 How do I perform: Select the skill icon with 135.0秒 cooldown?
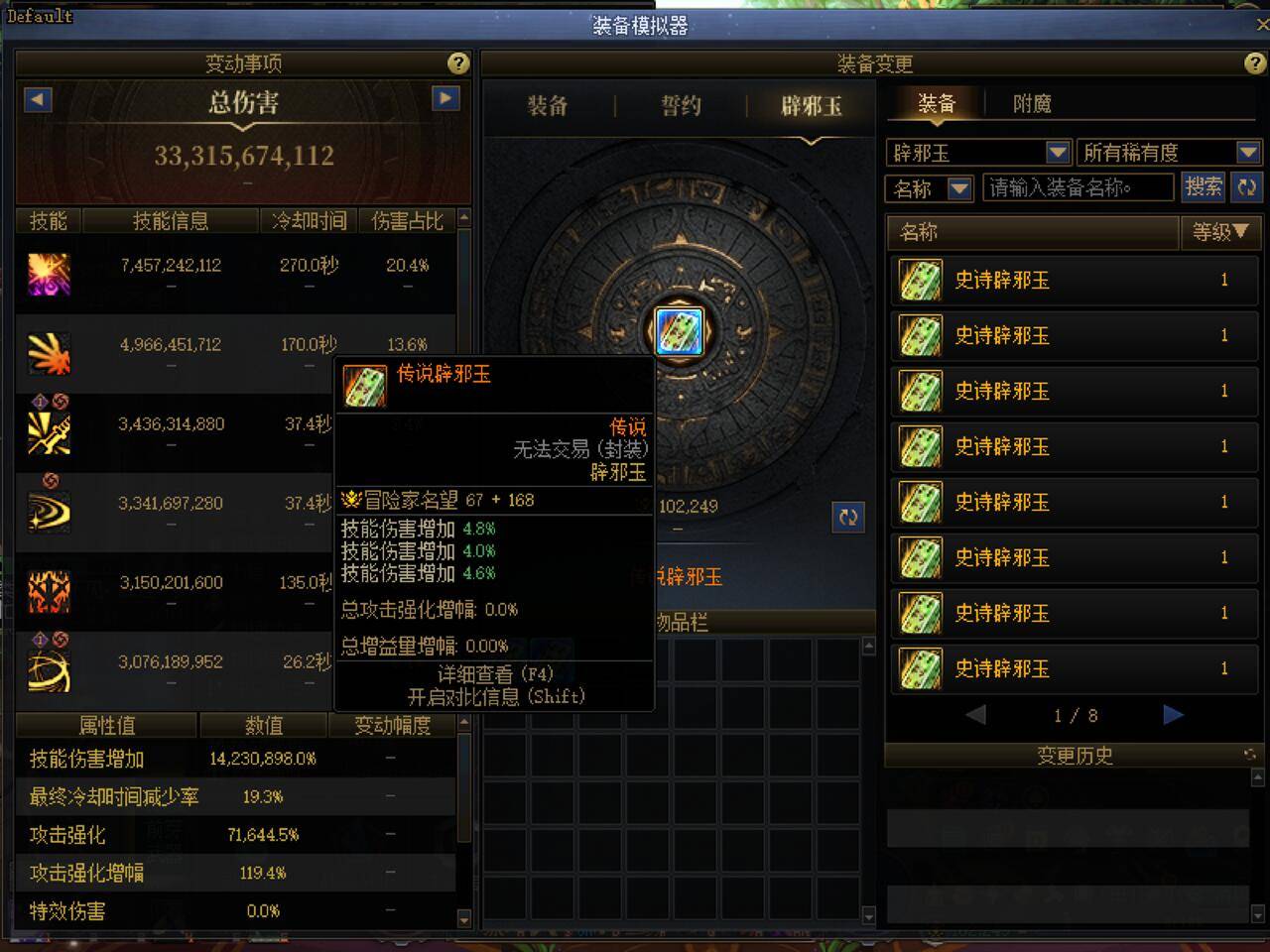point(49,591)
